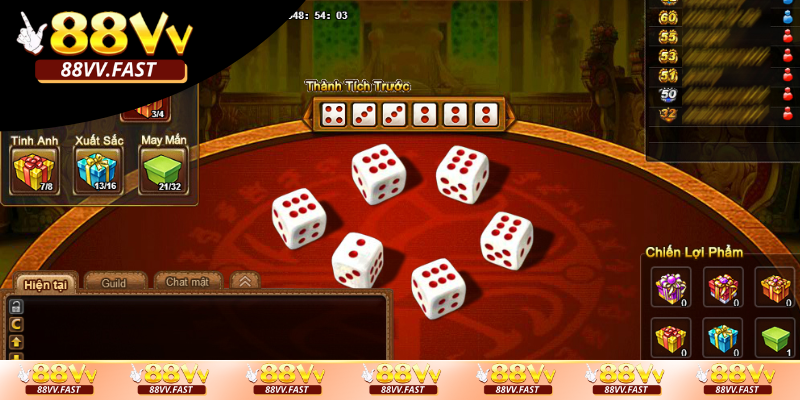The image size is (800, 400).
Task: Select the orange gift box in Chiến Lợi Phẩm
Action: 774,287
